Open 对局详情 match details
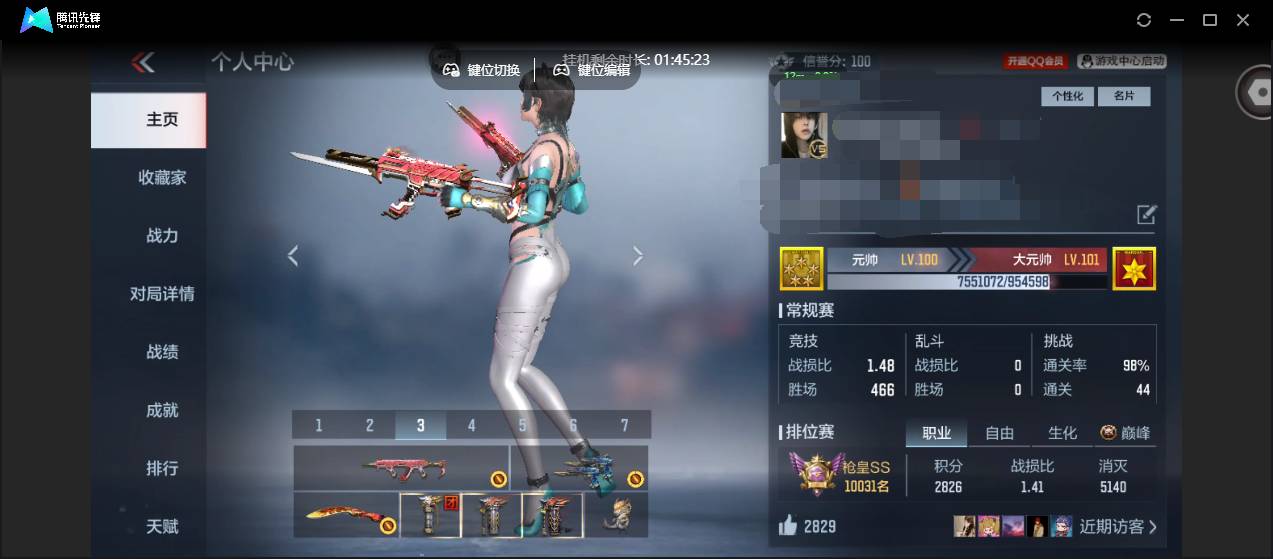 point(162,294)
